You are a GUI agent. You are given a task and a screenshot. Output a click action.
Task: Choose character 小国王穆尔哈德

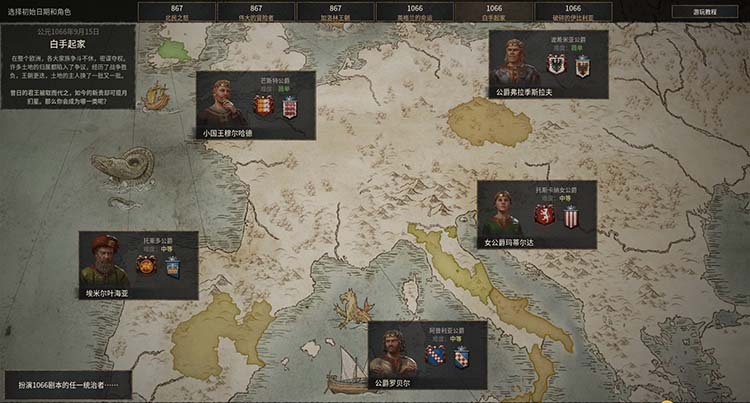tap(255, 106)
